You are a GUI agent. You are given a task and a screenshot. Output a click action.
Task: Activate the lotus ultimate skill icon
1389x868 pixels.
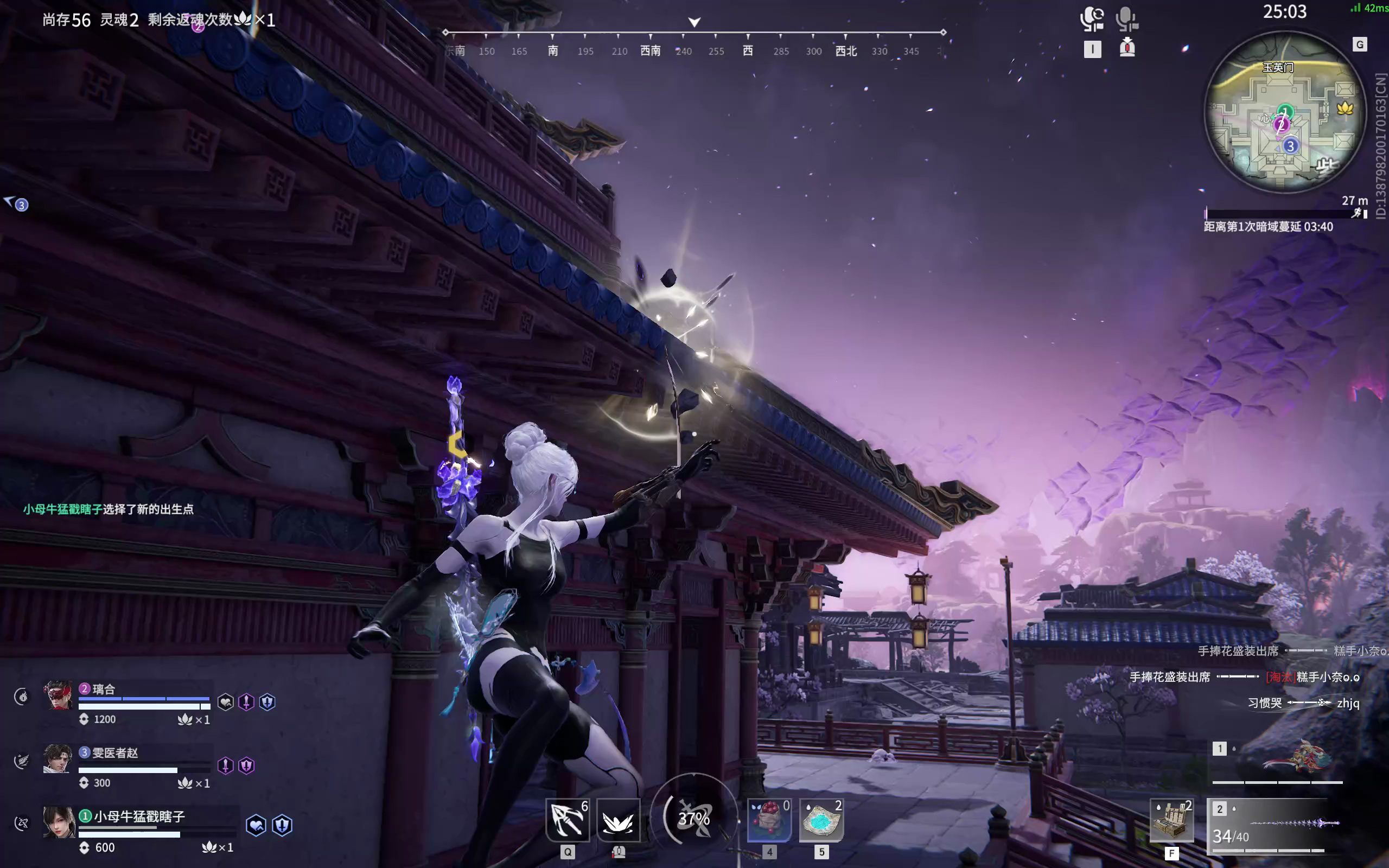(x=618, y=820)
